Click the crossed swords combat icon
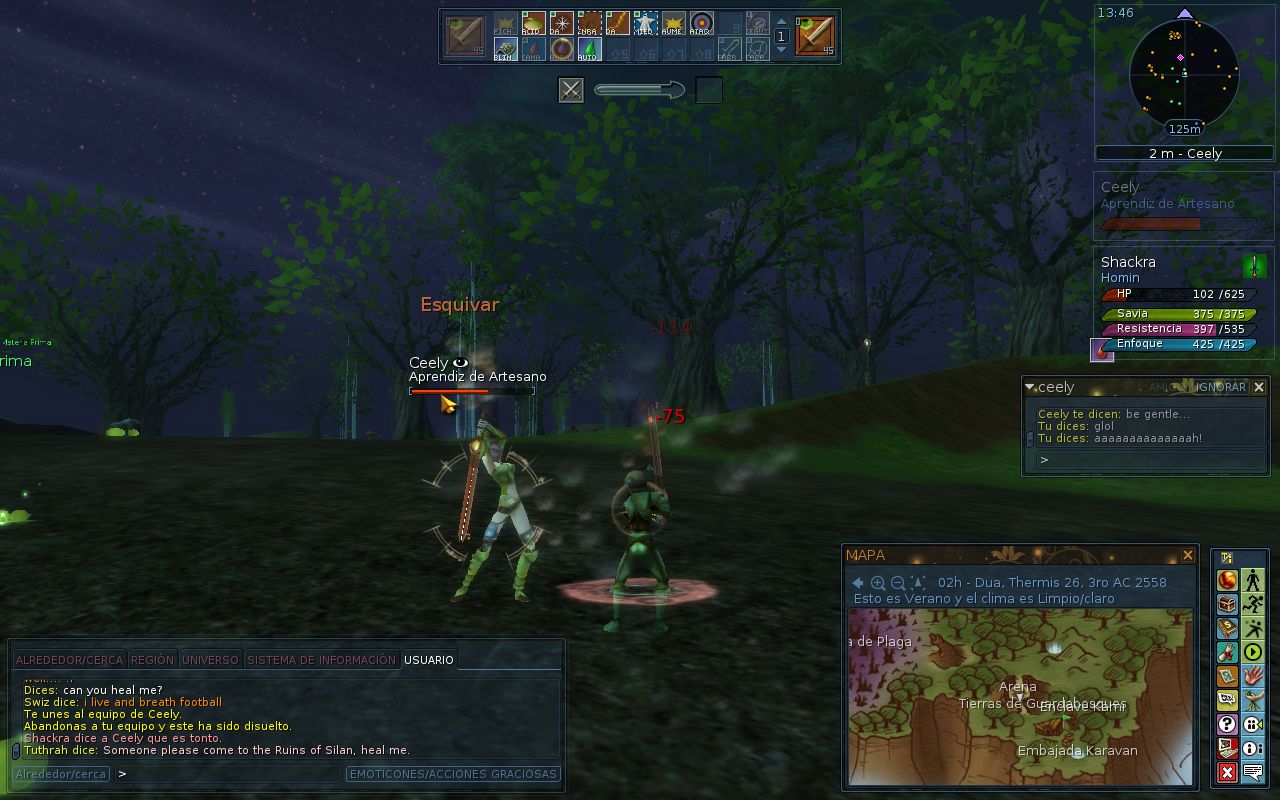1280x800 pixels. pos(571,91)
